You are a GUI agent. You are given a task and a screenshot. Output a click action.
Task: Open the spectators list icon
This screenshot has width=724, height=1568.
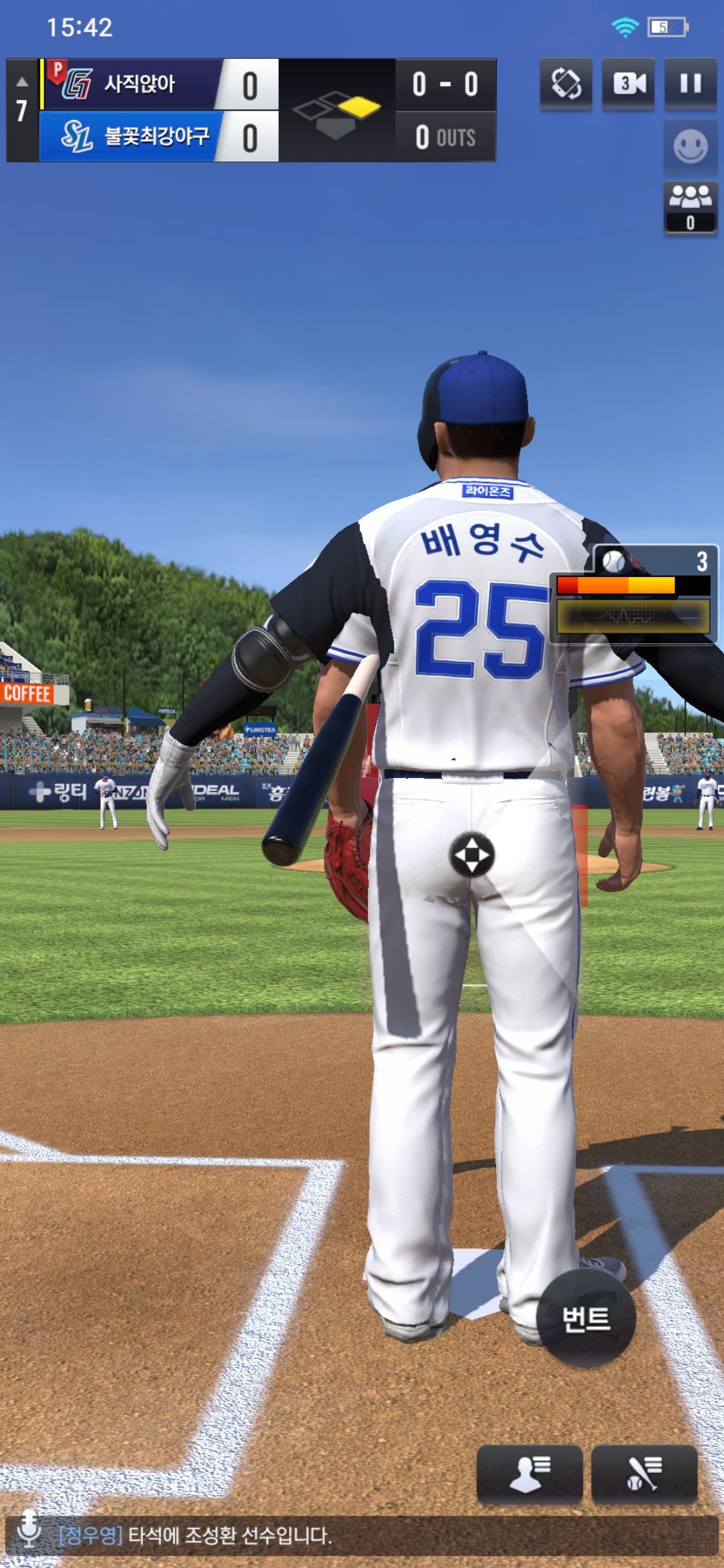click(690, 206)
